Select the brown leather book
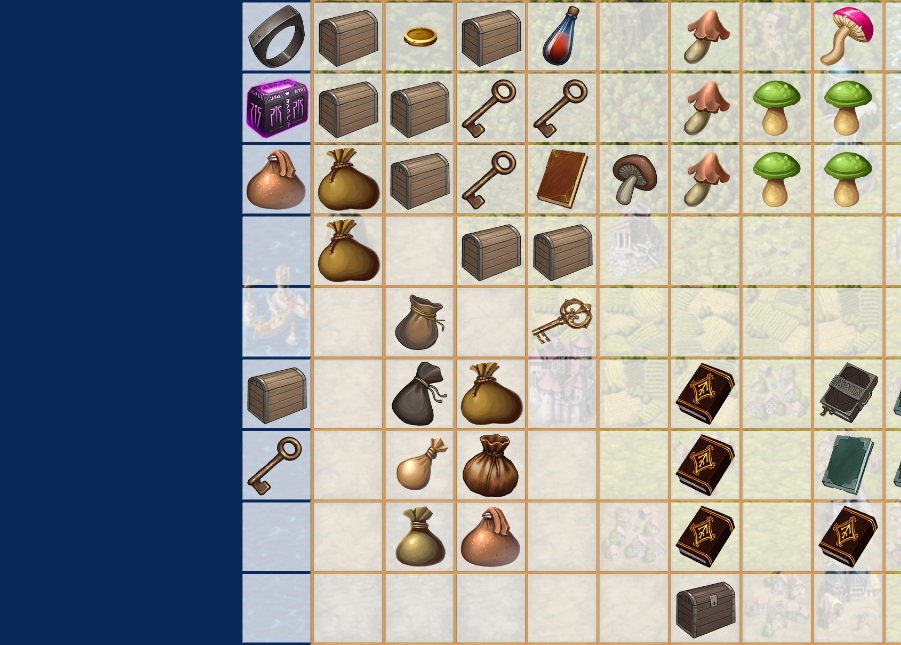This screenshot has width=901, height=645. pyautogui.click(x=562, y=179)
